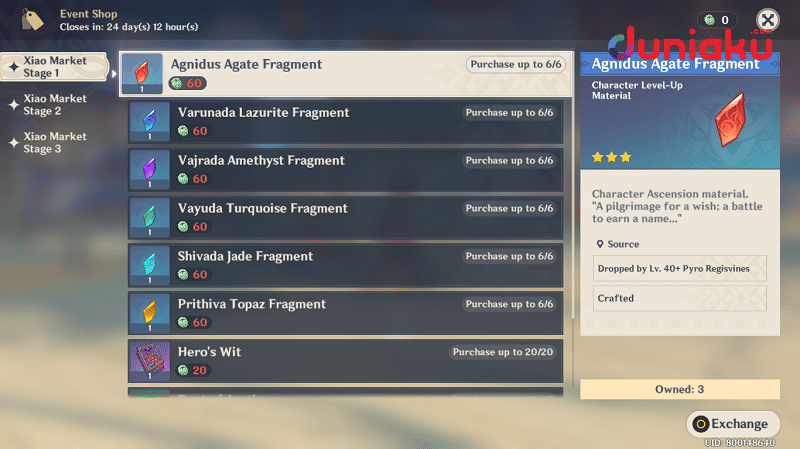The width and height of the screenshot is (800, 449).
Task: Select the Hero's Wit item
Action: tap(340, 360)
